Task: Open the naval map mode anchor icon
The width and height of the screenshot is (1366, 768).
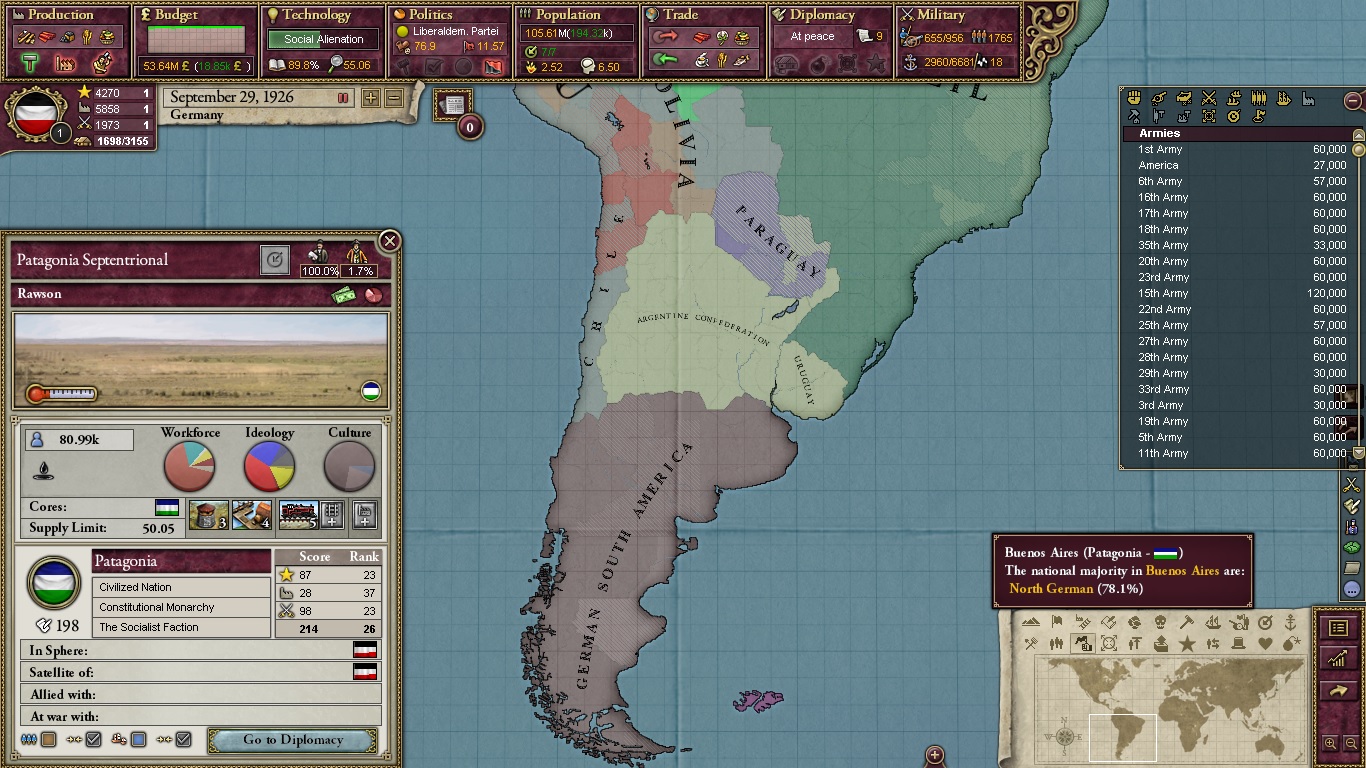Action: pos(1290,623)
